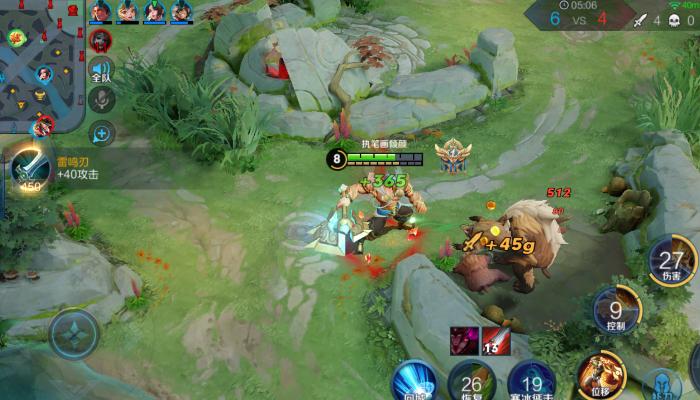The image size is (700, 400).
Task: Use the 恢复 heal ability
Action: point(470,381)
